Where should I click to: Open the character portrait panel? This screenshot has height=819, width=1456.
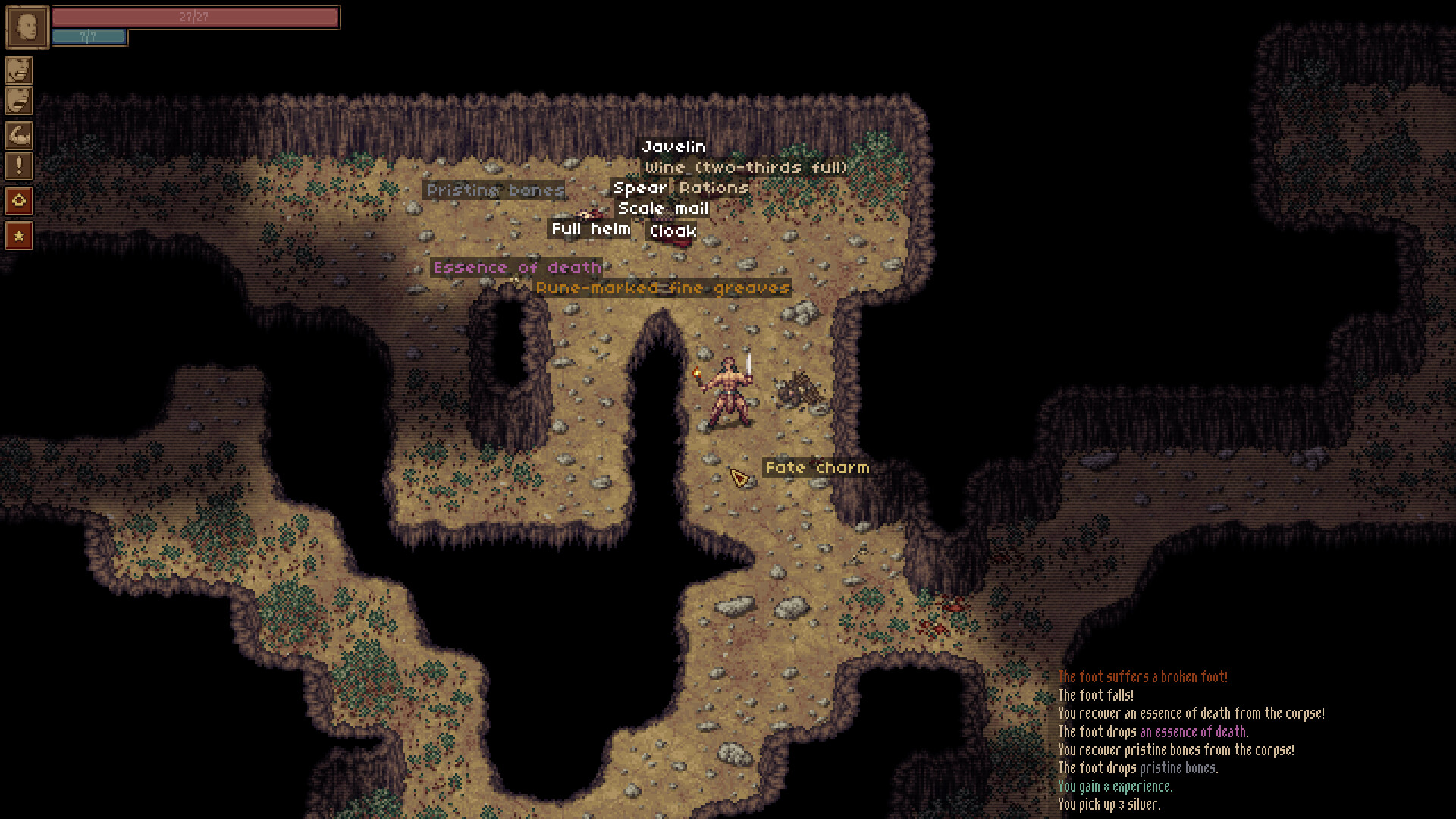click(x=23, y=24)
